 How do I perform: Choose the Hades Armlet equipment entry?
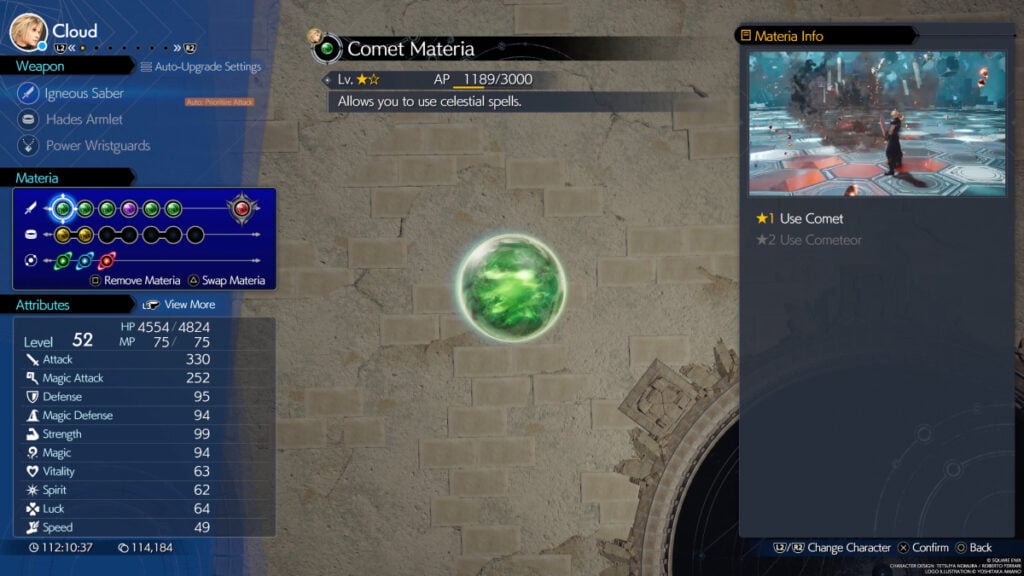pyautogui.click(x=84, y=120)
